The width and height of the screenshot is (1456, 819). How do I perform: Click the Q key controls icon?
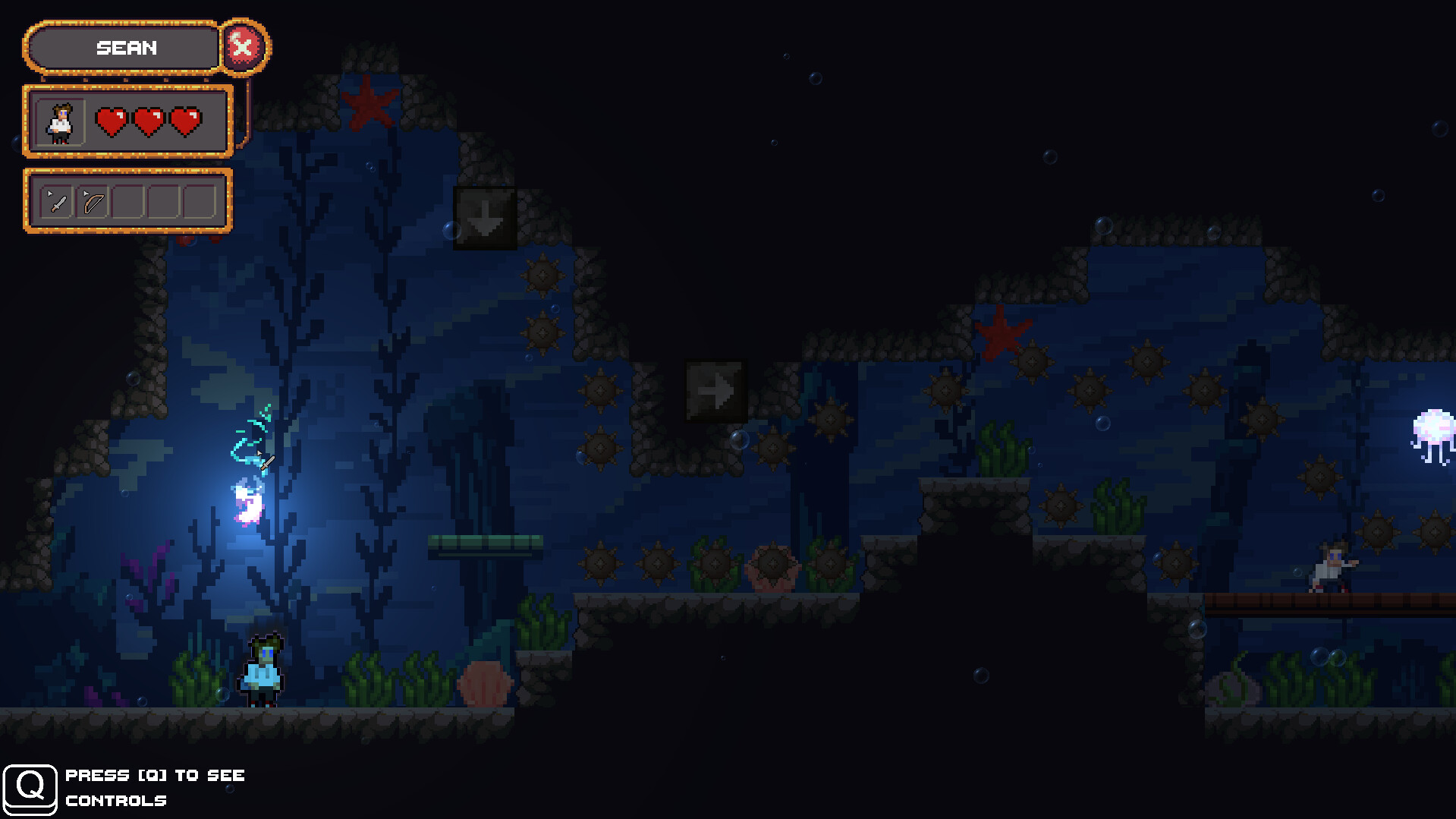click(x=32, y=788)
